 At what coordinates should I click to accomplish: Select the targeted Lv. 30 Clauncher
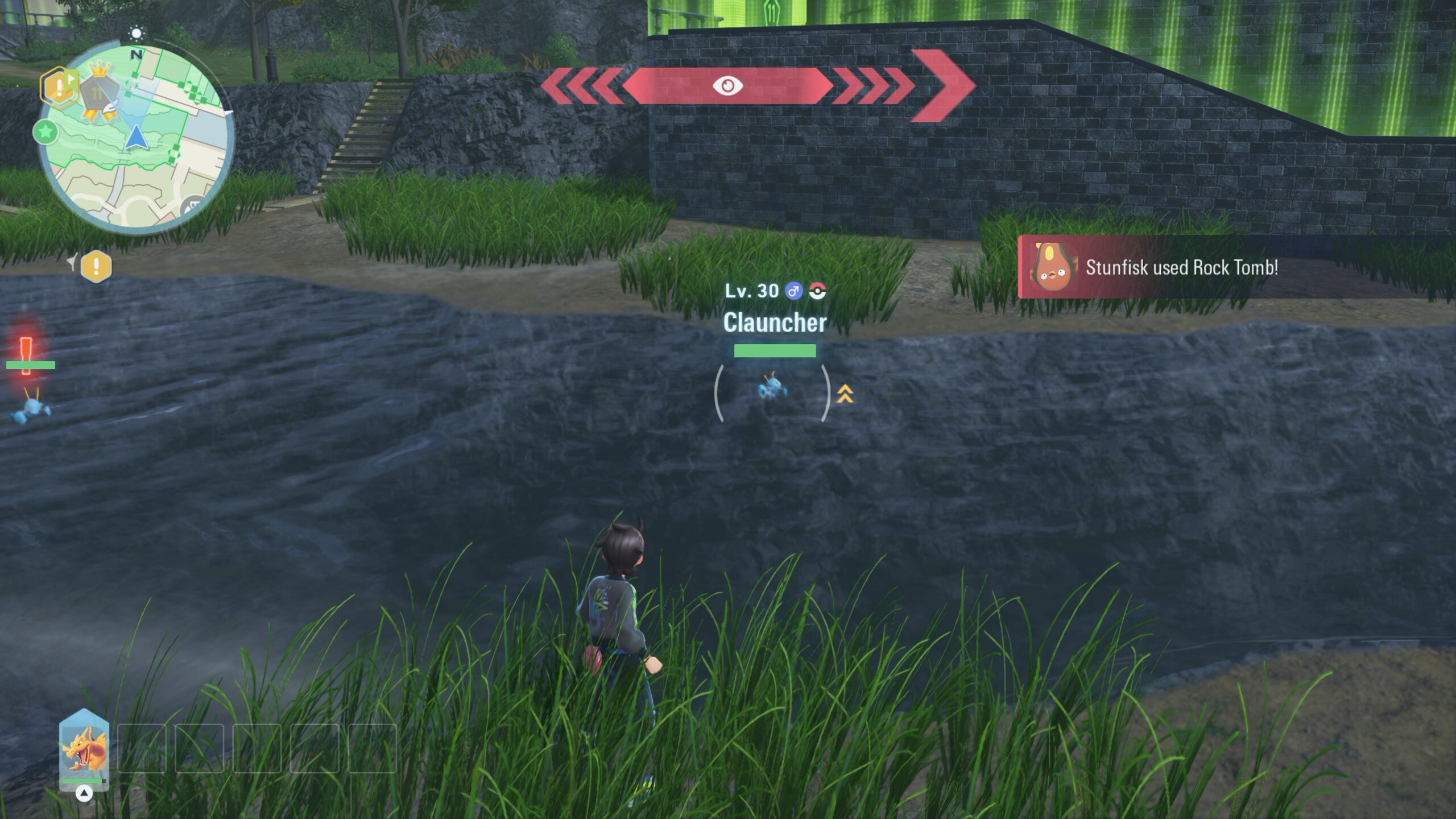click(772, 389)
